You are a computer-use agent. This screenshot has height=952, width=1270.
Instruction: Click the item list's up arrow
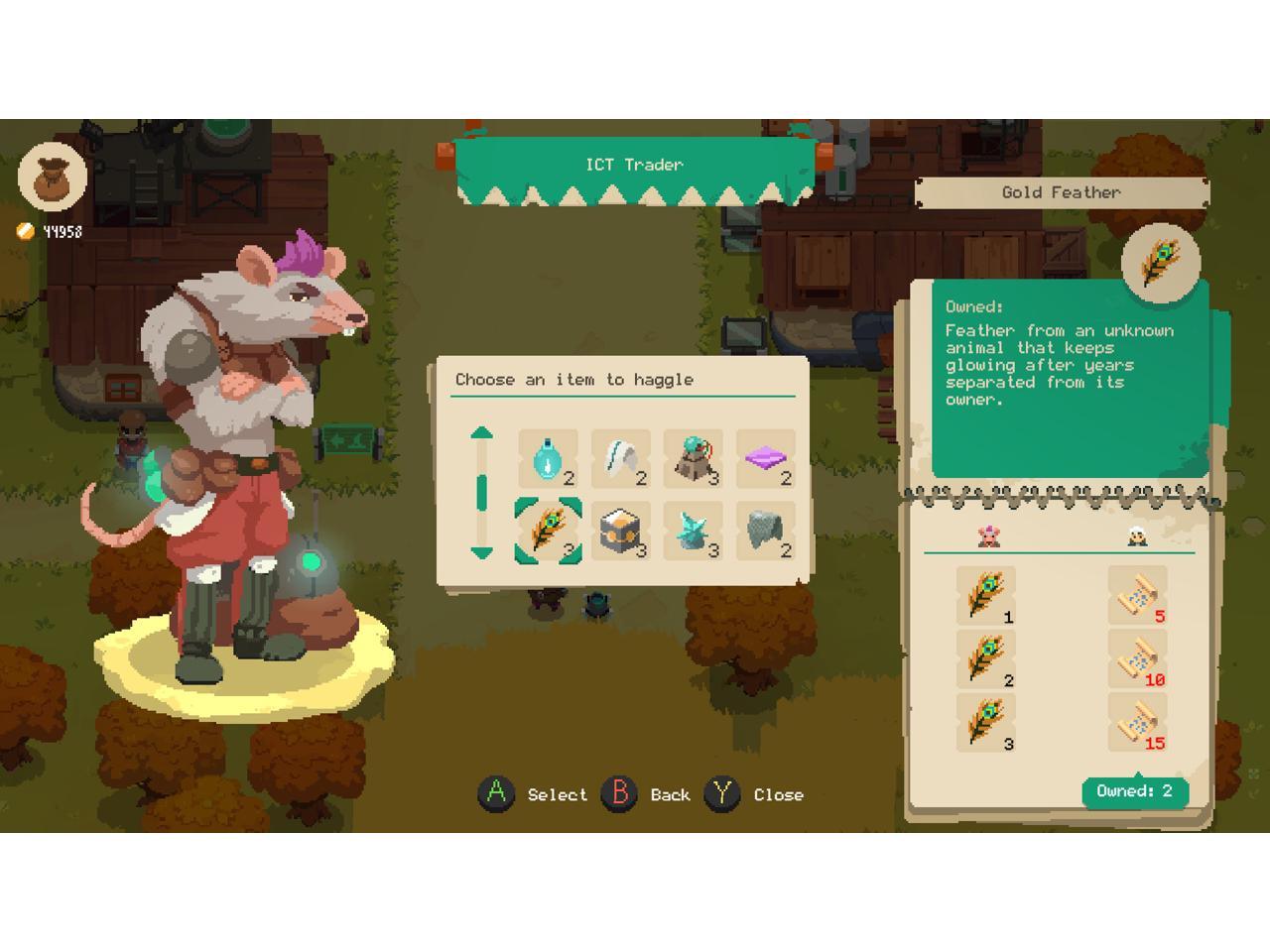click(481, 432)
